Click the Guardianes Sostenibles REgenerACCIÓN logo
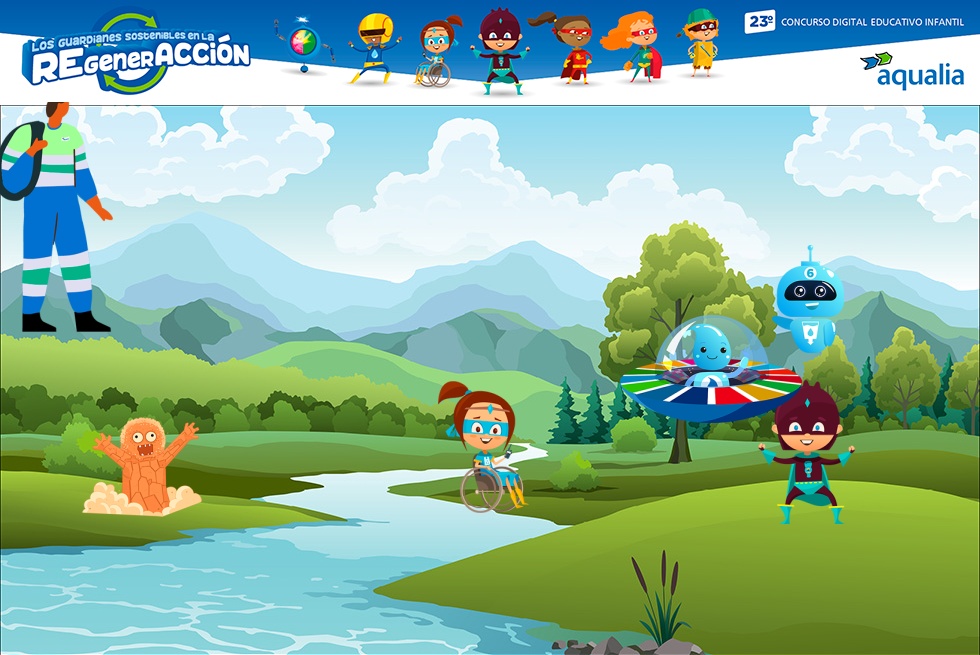This screenshot has width=980, height=655. coord(137,55)
